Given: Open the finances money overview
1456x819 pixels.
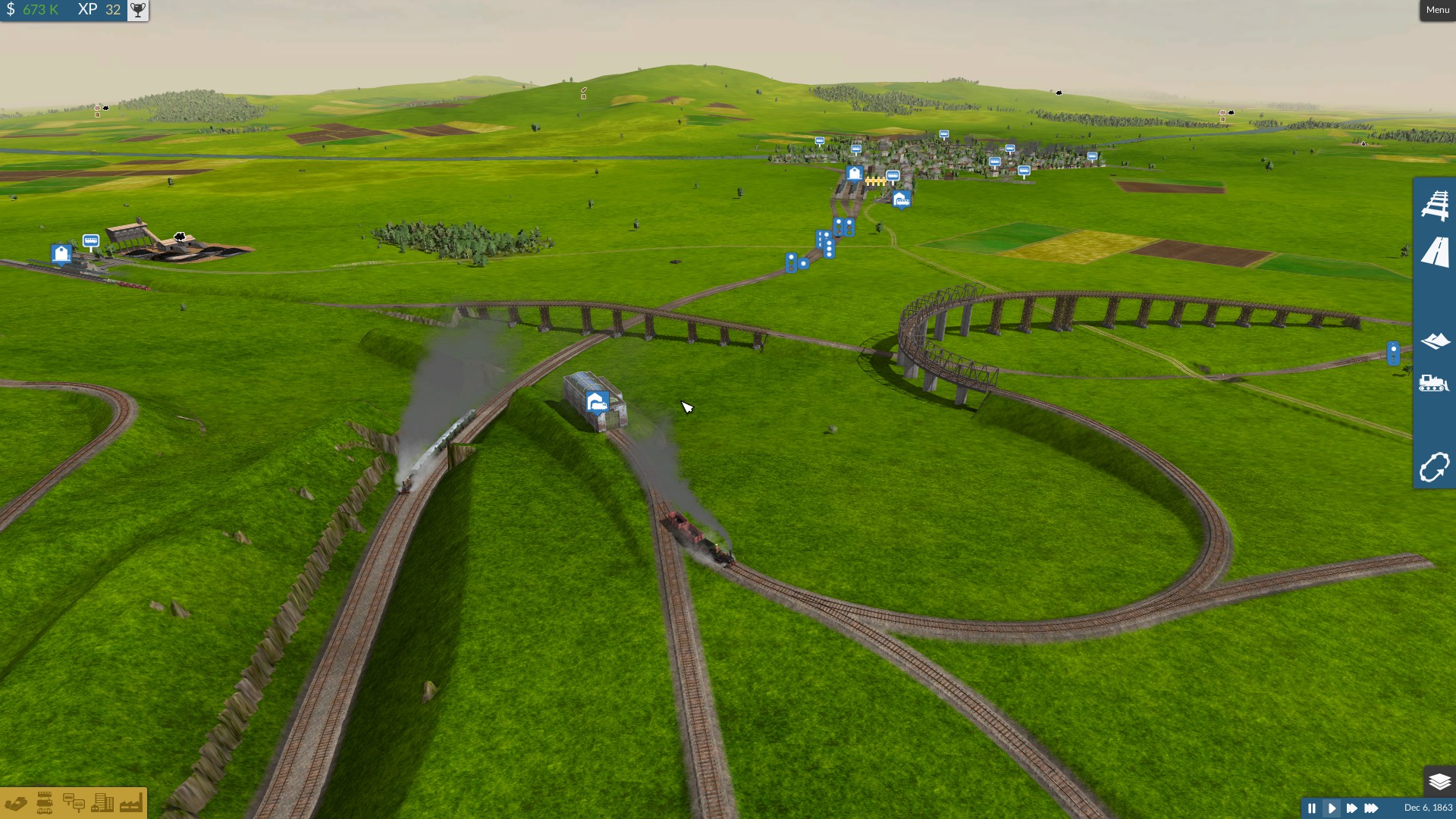Looking at the screenshot, I should tap(16, 803).
